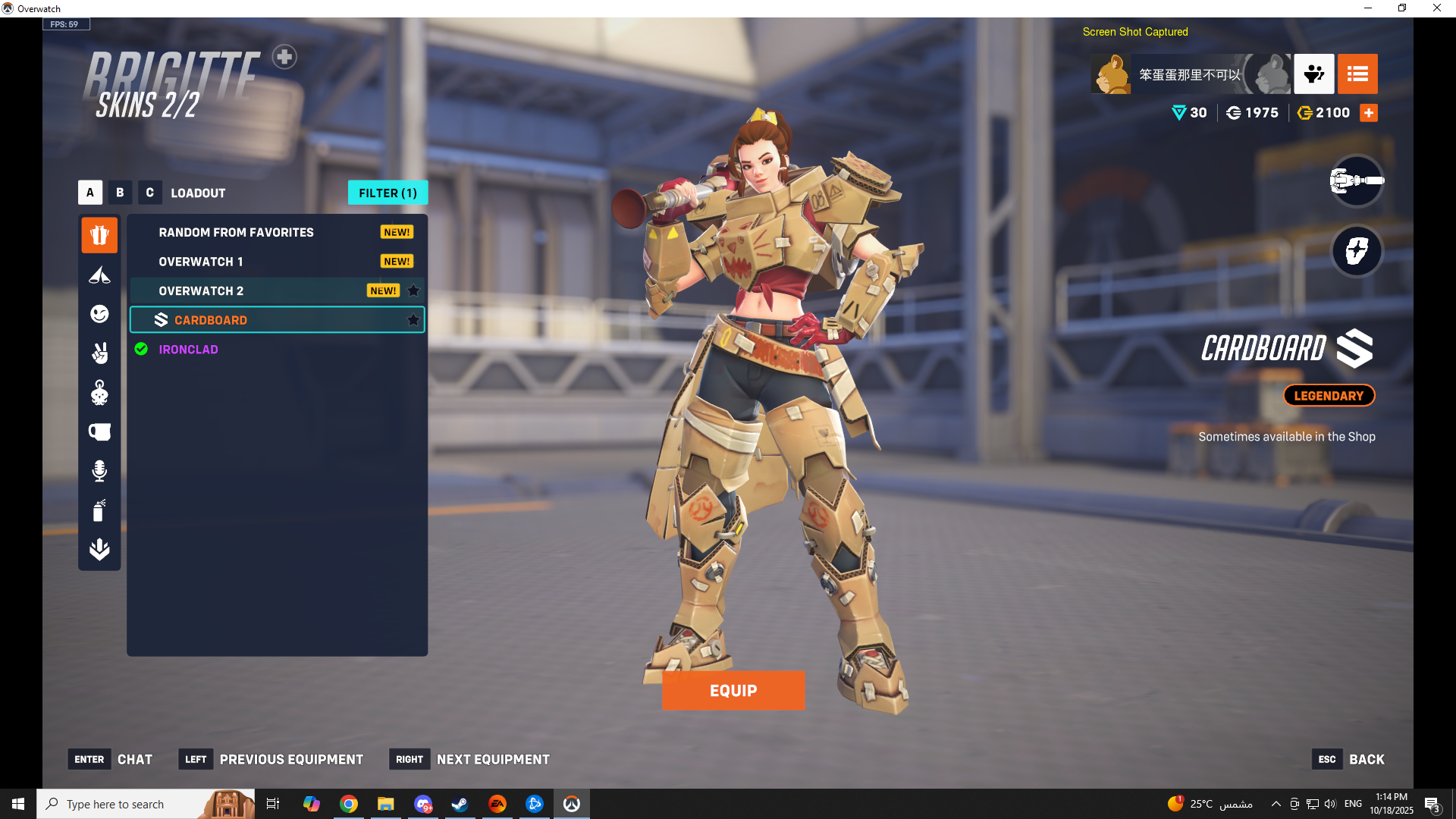
Task: Select loadout A tab
Action: (90, 193)
